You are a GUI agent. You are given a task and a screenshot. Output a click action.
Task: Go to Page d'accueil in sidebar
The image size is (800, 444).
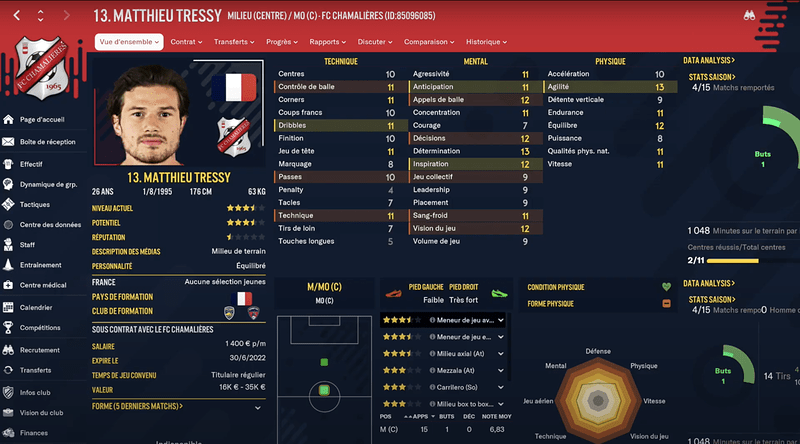tap(44, 120)
